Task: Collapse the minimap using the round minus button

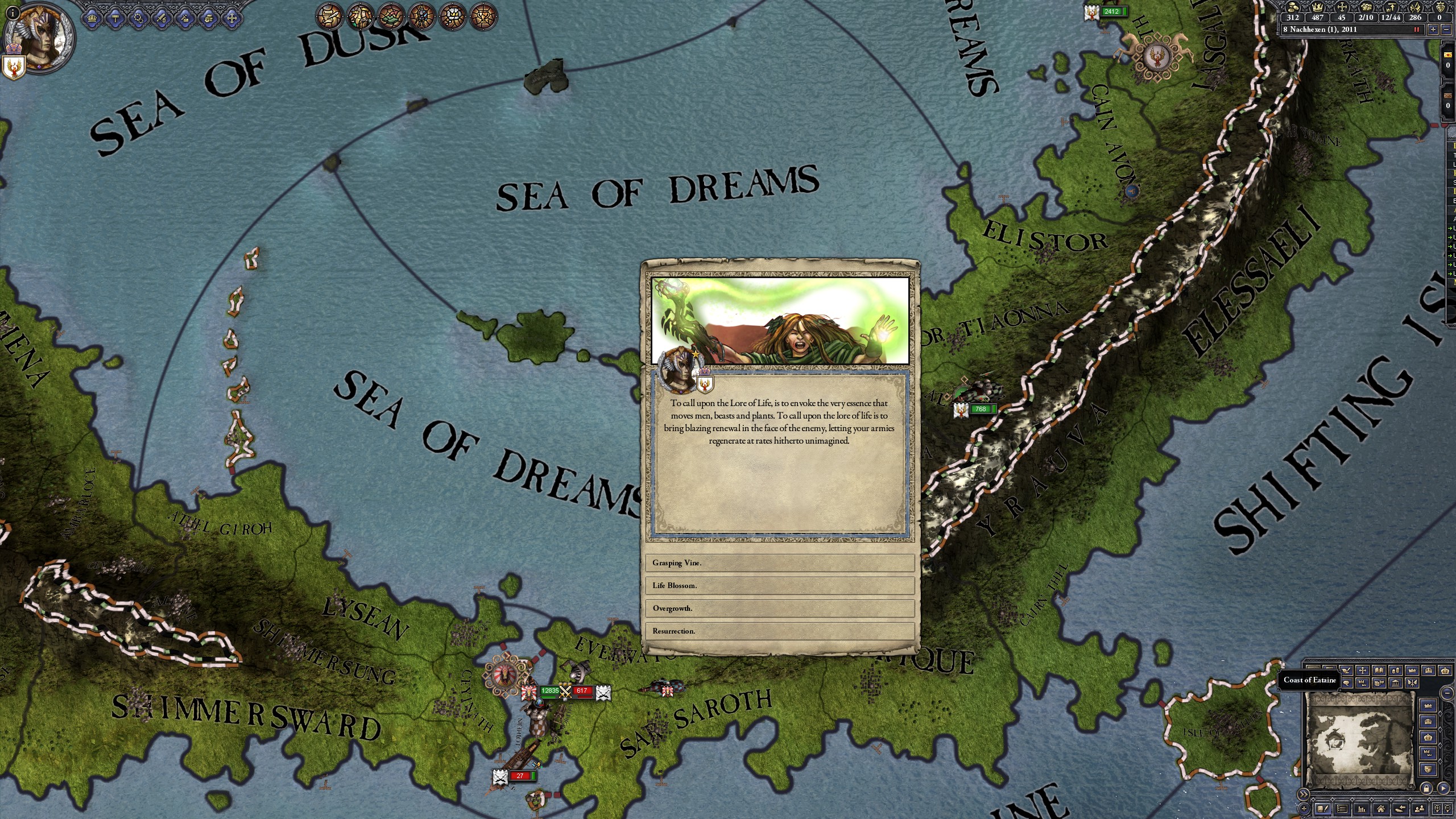Action: (1447, 693)
